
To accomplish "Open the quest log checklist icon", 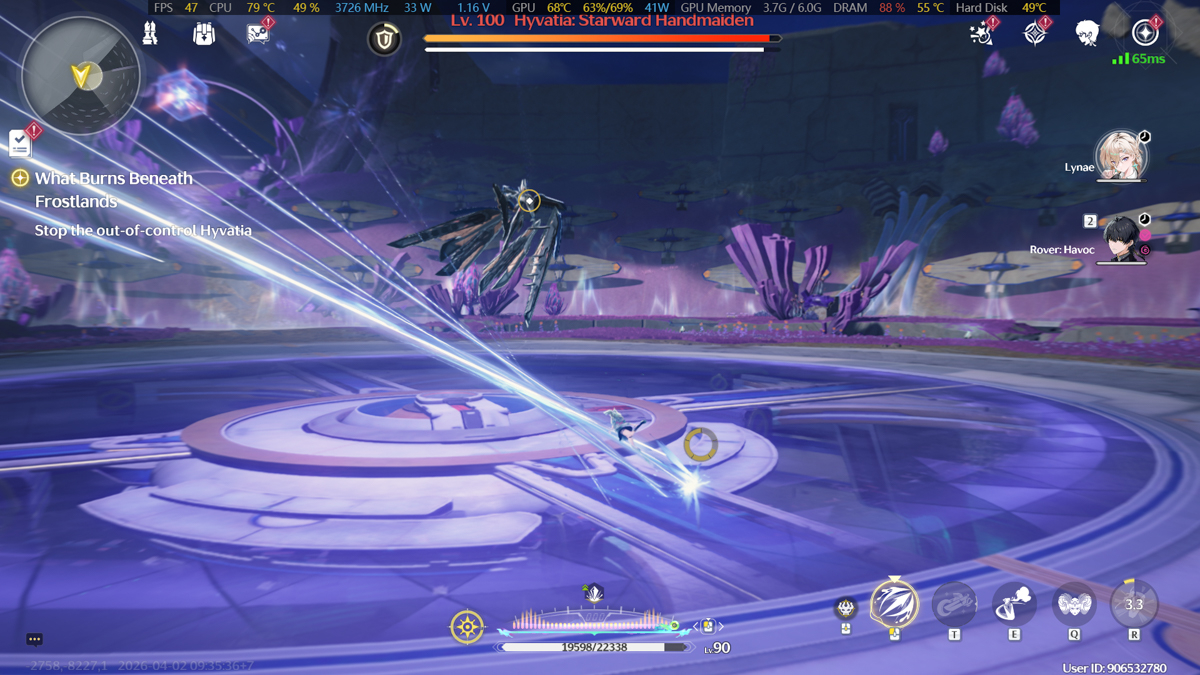I will (x=20, y=143).
